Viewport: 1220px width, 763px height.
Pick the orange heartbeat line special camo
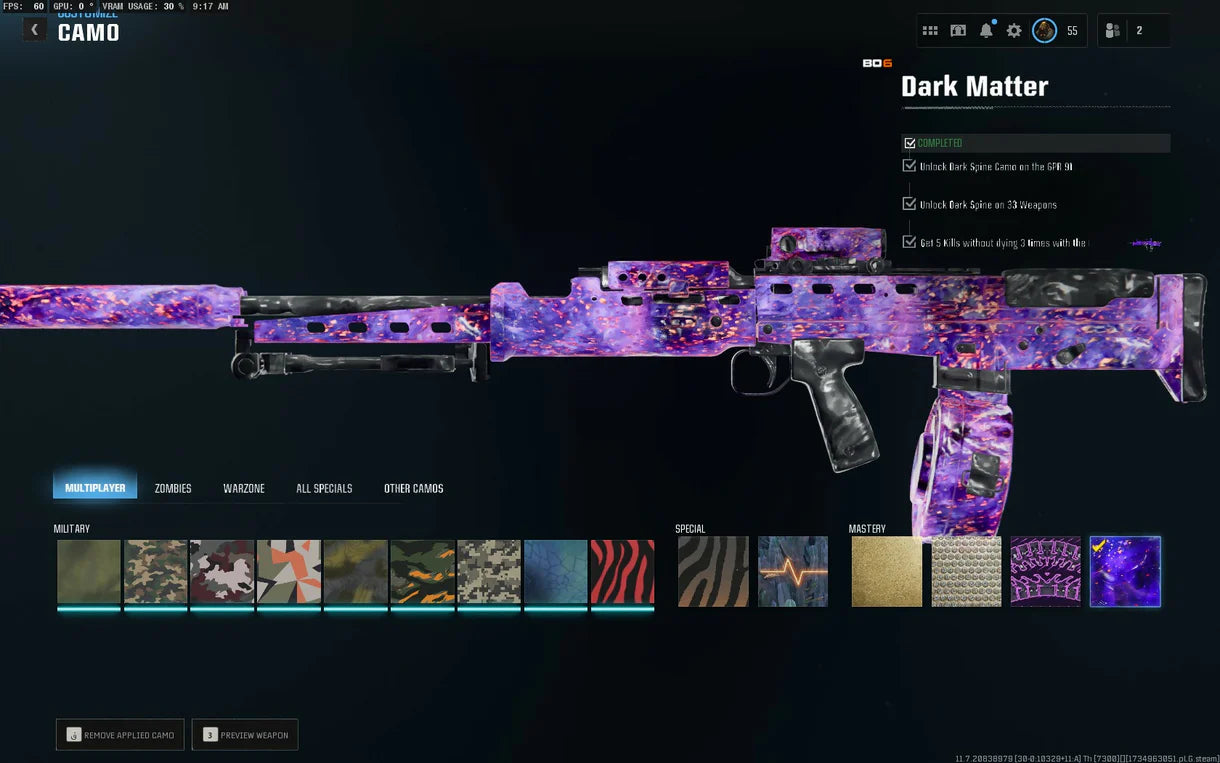coord(793,572)
